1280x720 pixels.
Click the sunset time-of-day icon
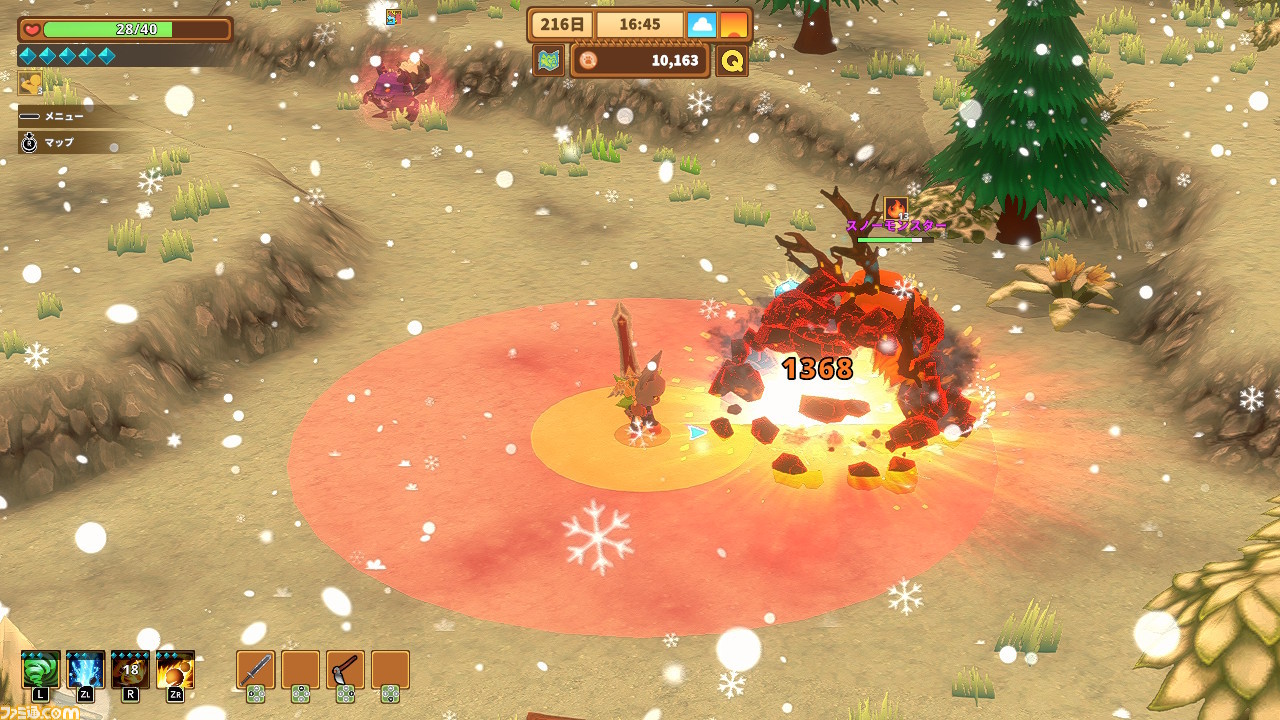[734, 25]
